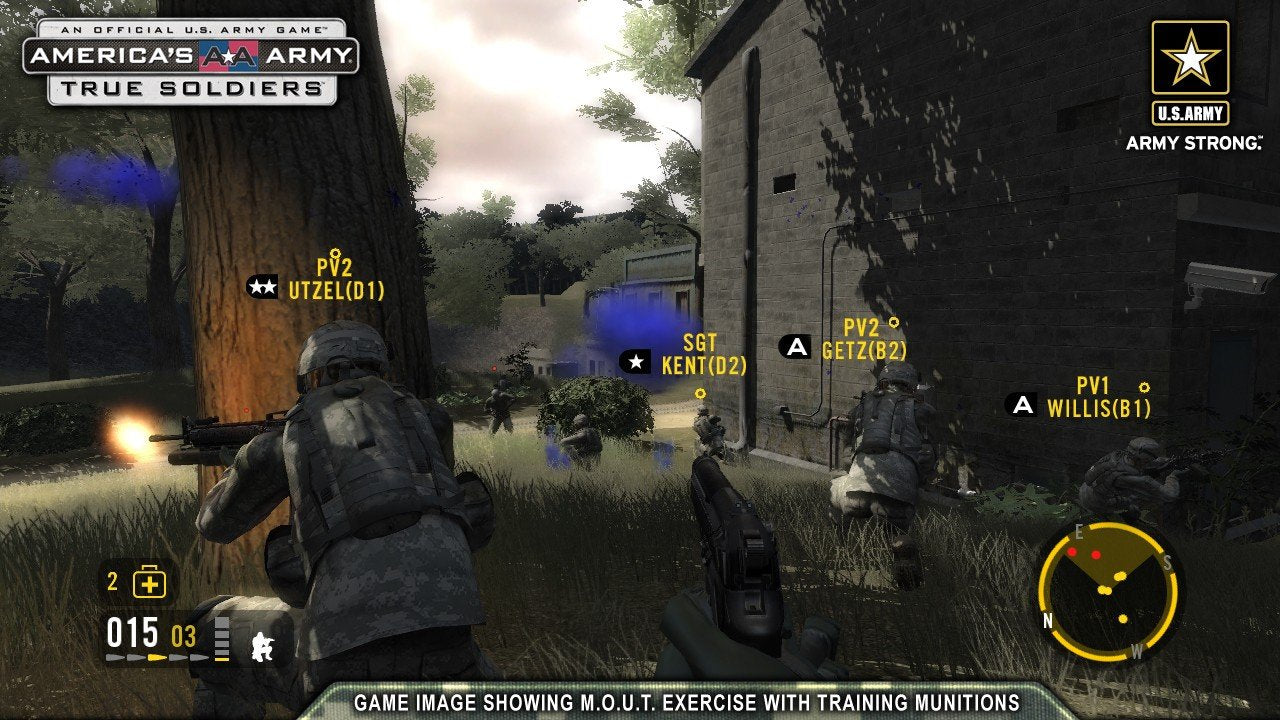1280x720 pixels.
Task: Click the circular compass radar minimap
Action: [x=1107, y=592]
